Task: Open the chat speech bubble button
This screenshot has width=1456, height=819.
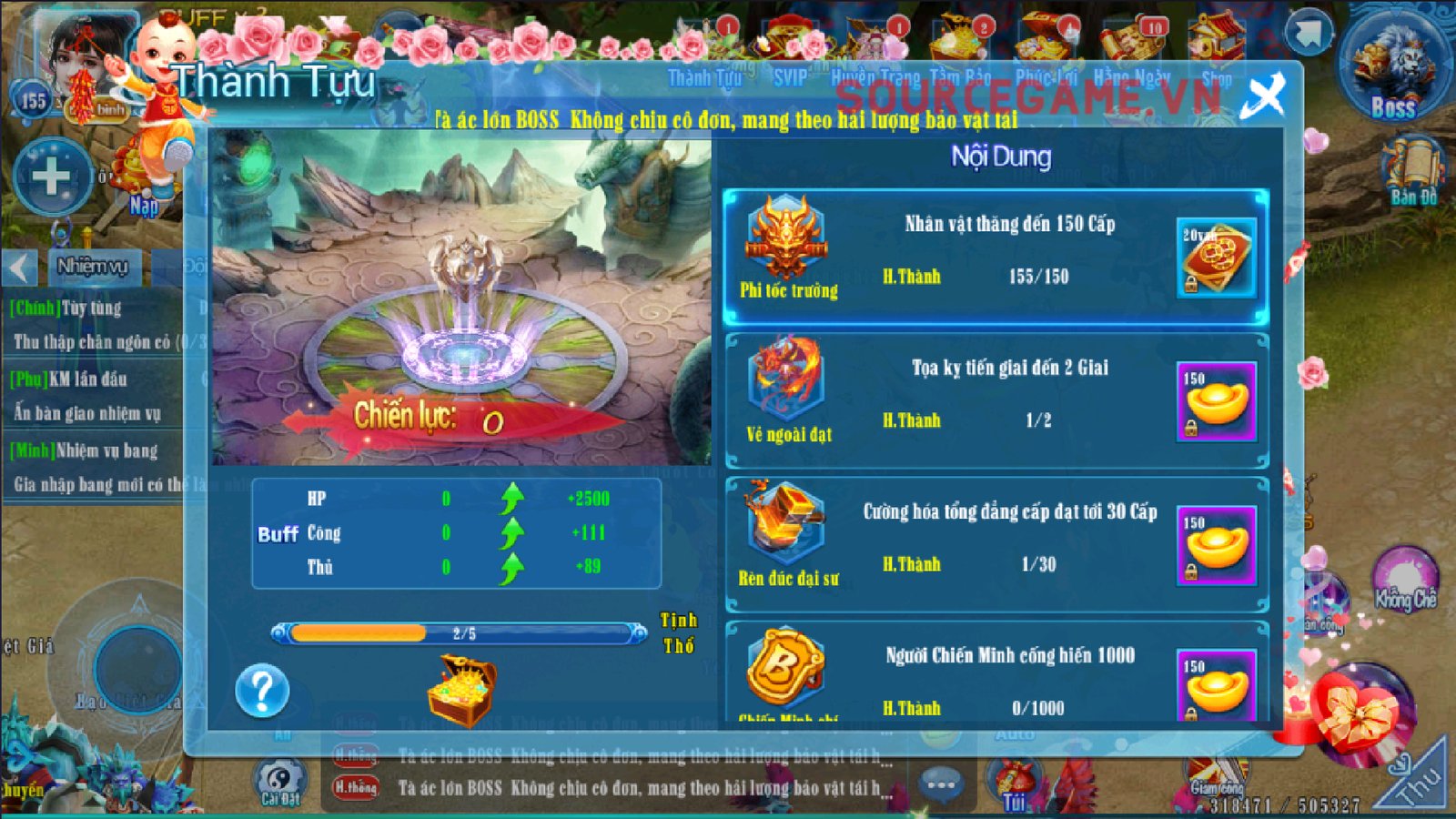Action: coord(941,784)
